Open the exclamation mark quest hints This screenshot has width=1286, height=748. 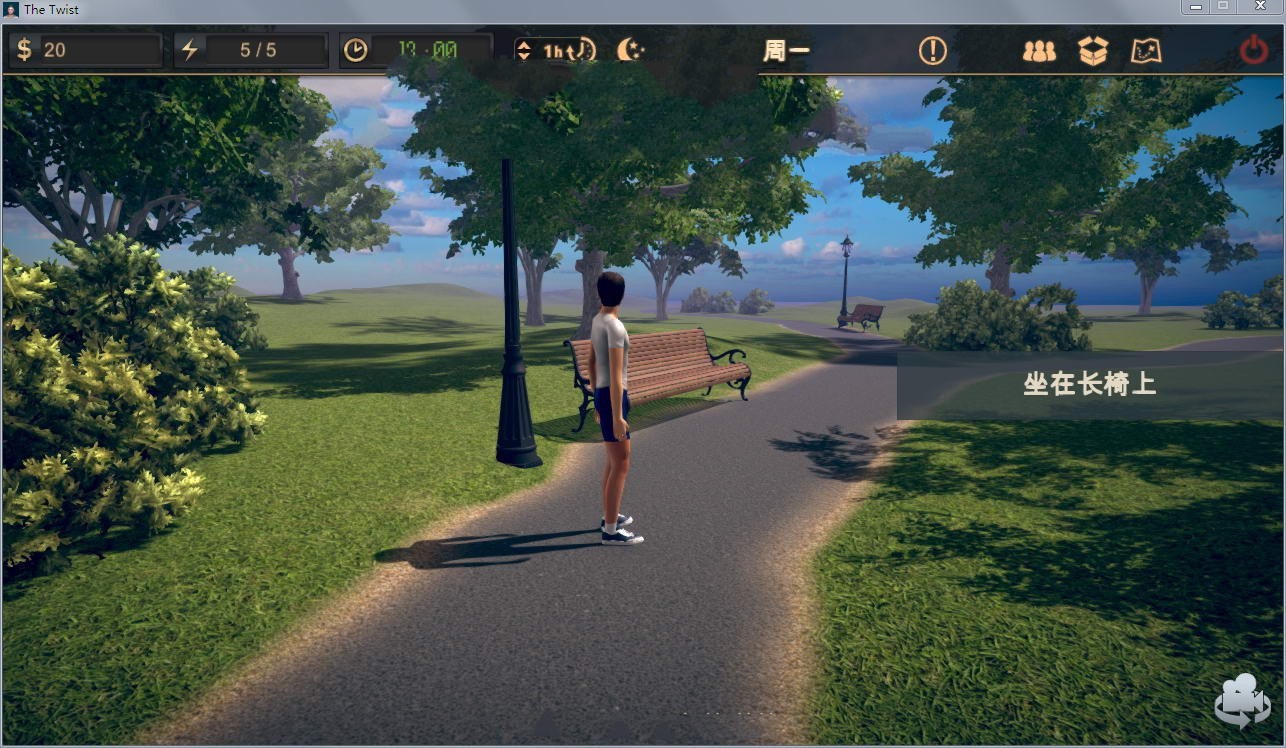click(932, 50)
